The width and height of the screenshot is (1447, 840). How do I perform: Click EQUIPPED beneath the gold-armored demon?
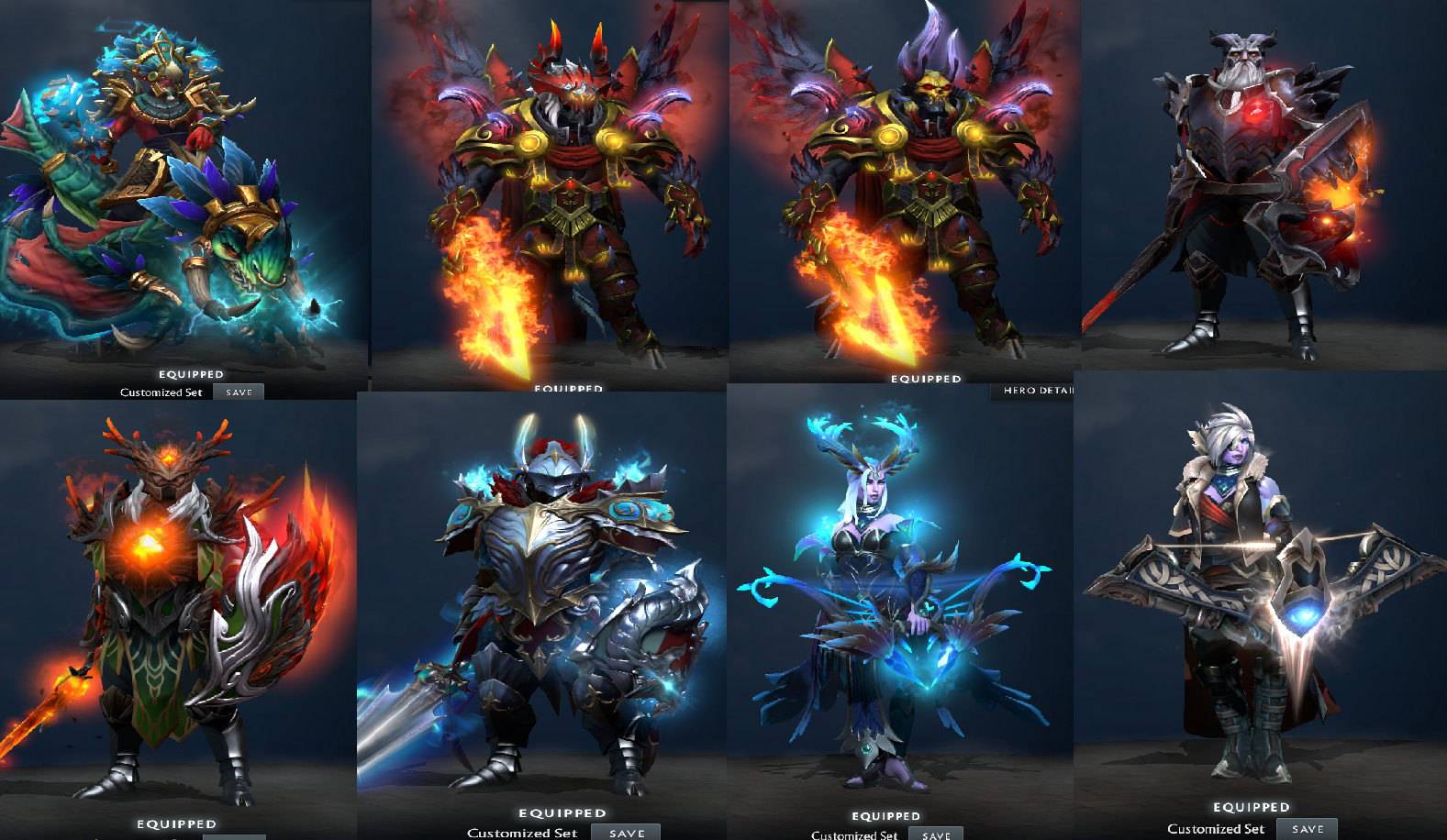tap(926, 378)
